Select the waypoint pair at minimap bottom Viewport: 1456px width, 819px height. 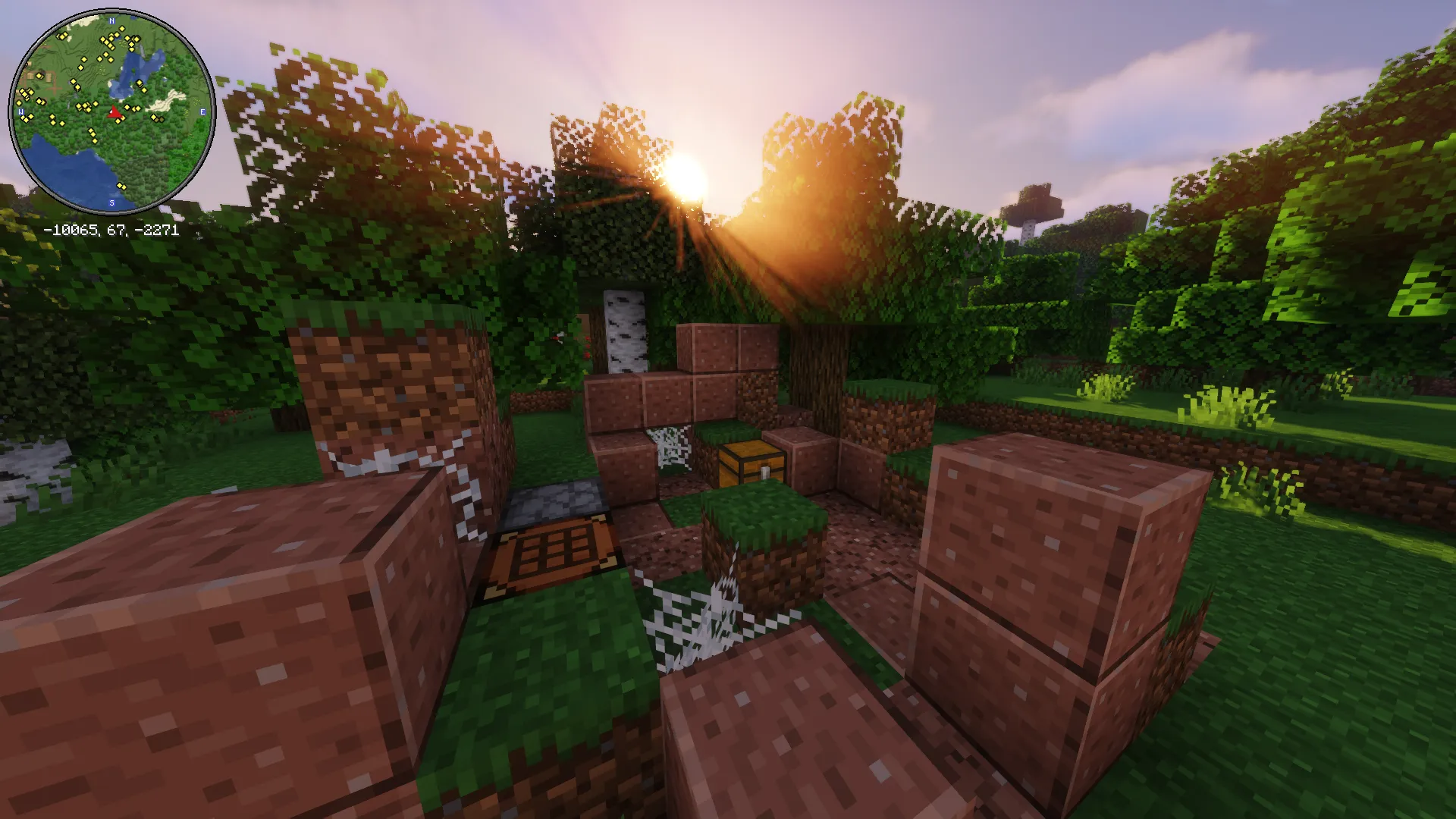tap(121, 186)
